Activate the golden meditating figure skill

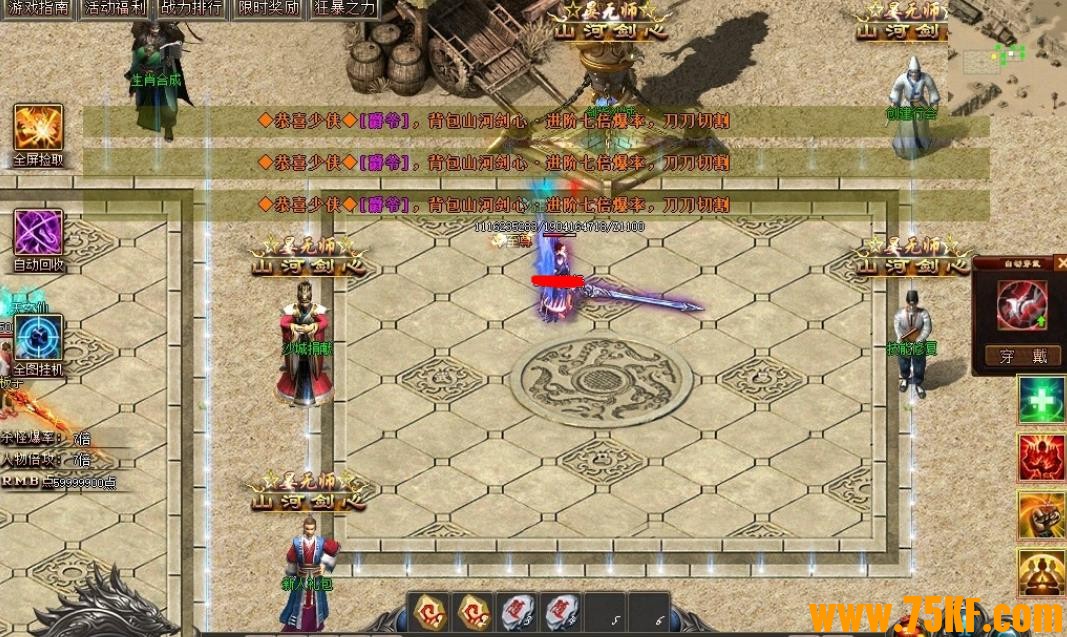point(1041,572)
